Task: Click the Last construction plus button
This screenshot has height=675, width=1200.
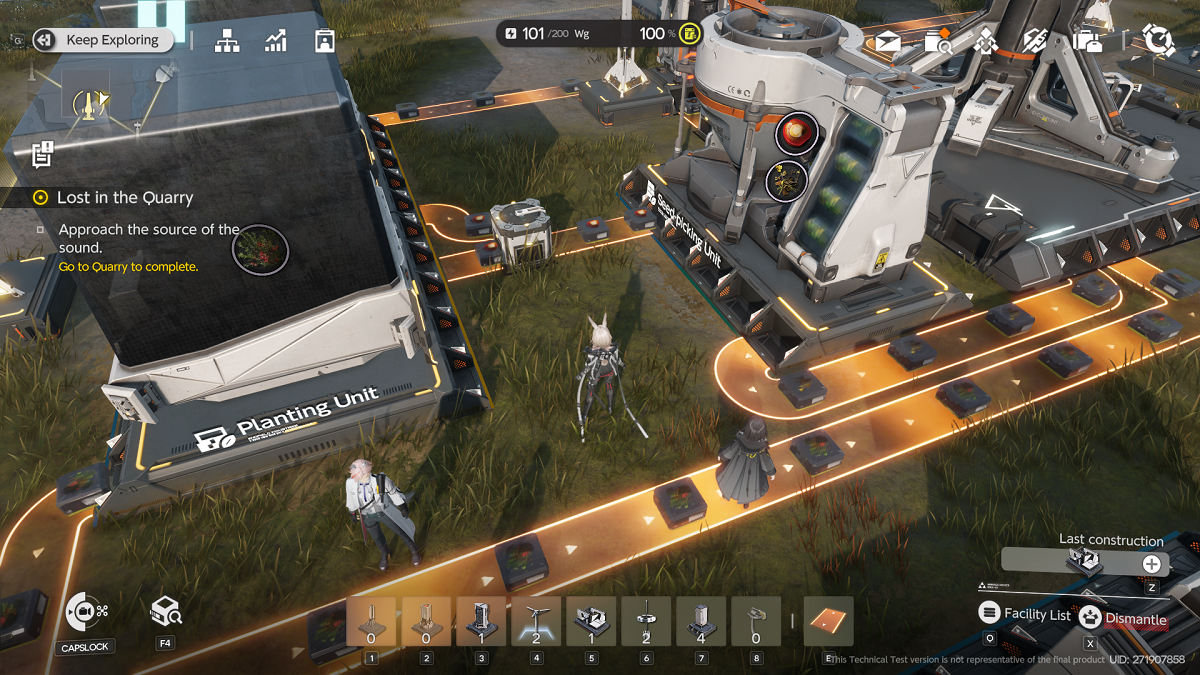Action: point(1152,564)
